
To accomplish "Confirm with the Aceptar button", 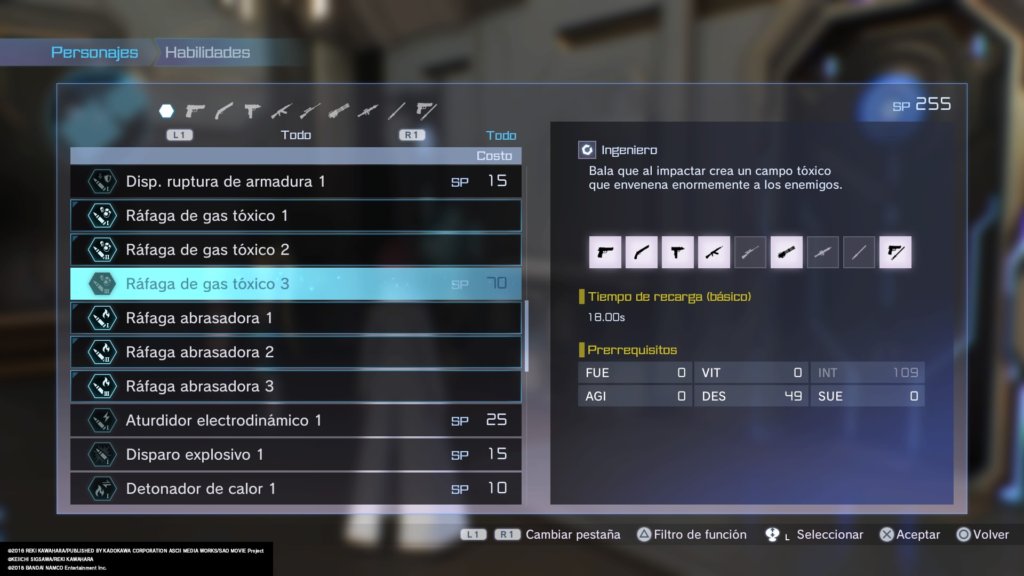I will click(x=909, y=535).
